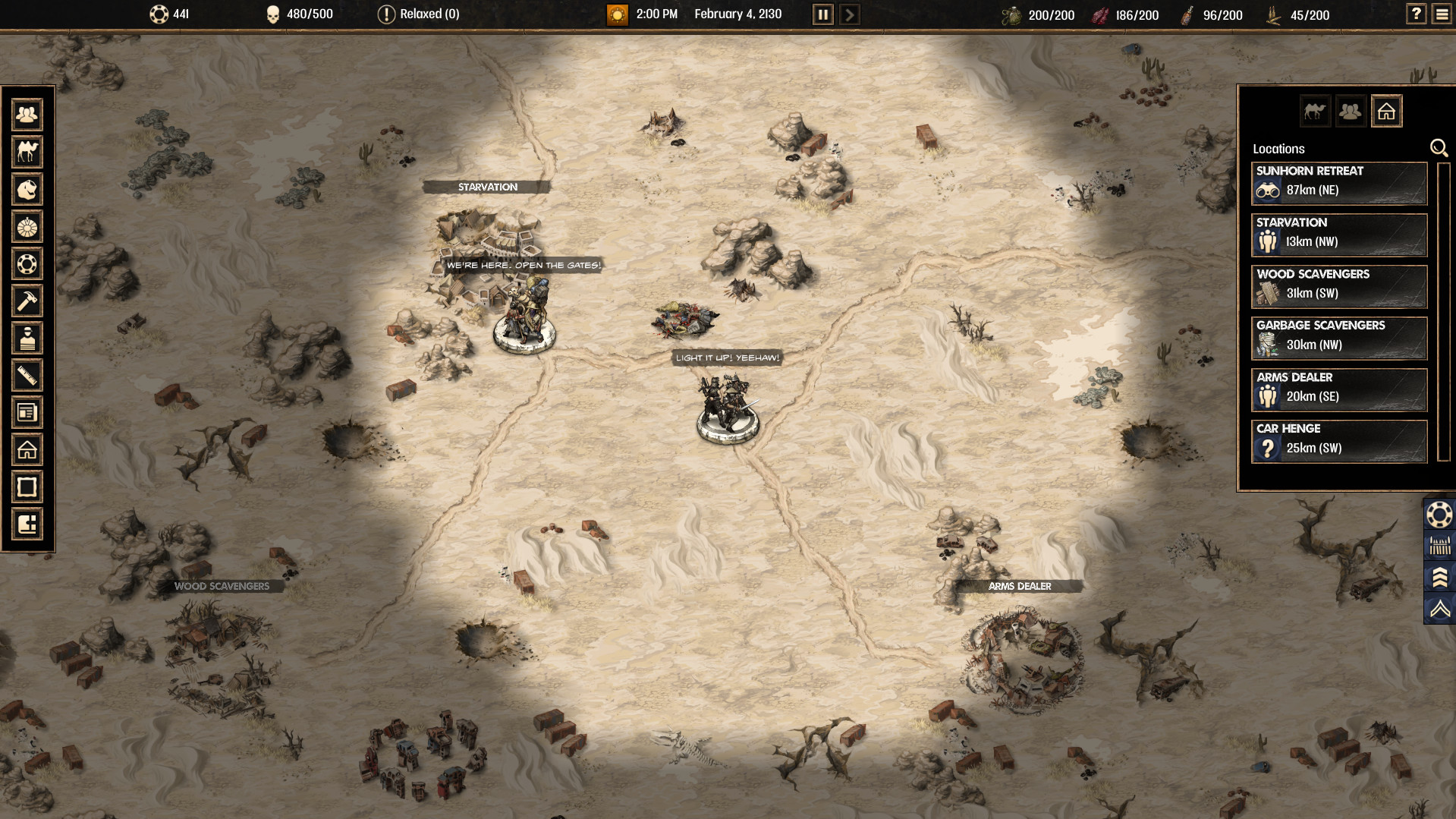The width and height of the screenshot is (1456, 819).
Task: Open the help question mark button top right
Action: (x=1415, y=14)
